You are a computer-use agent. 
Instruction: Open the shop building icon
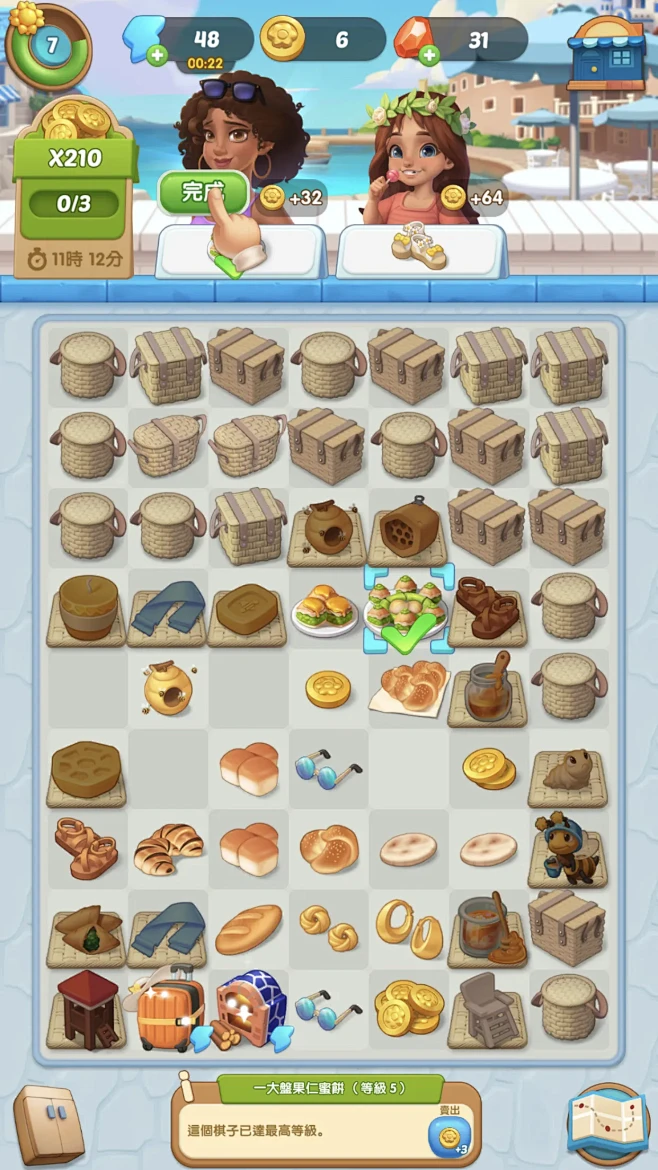pos(606,52)
